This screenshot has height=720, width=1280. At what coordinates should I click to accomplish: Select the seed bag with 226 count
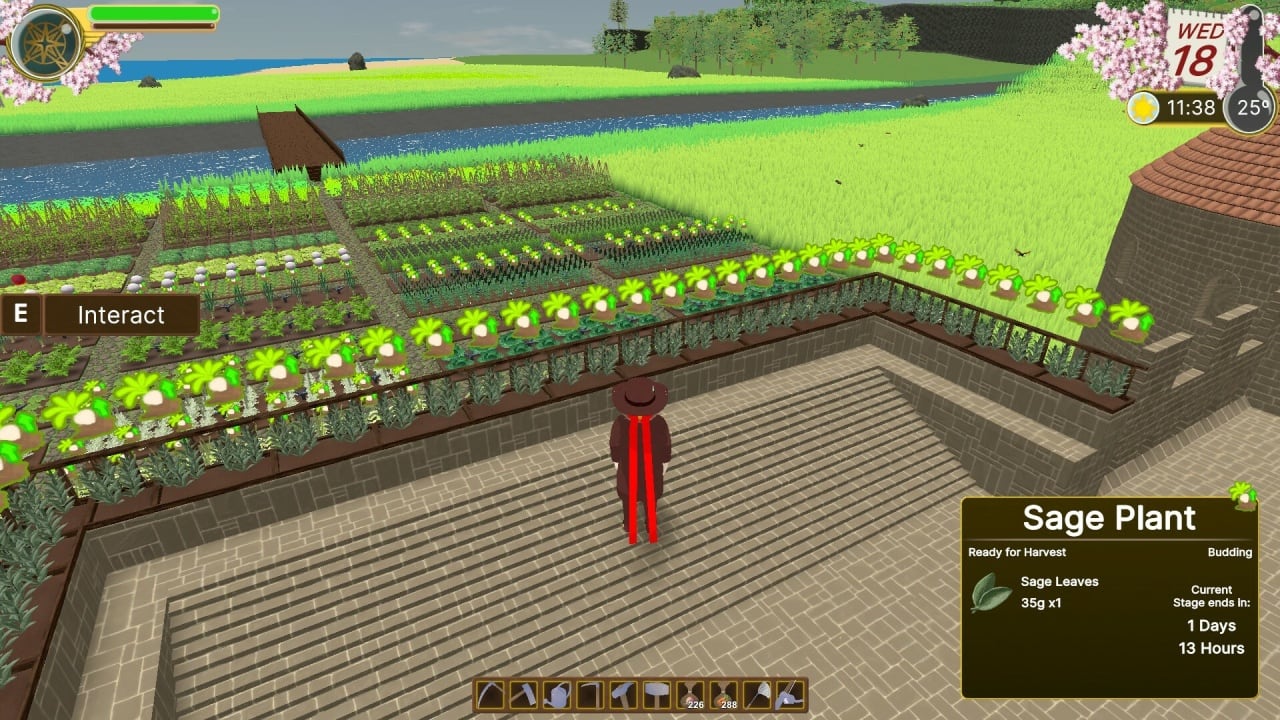pos(690,695)
